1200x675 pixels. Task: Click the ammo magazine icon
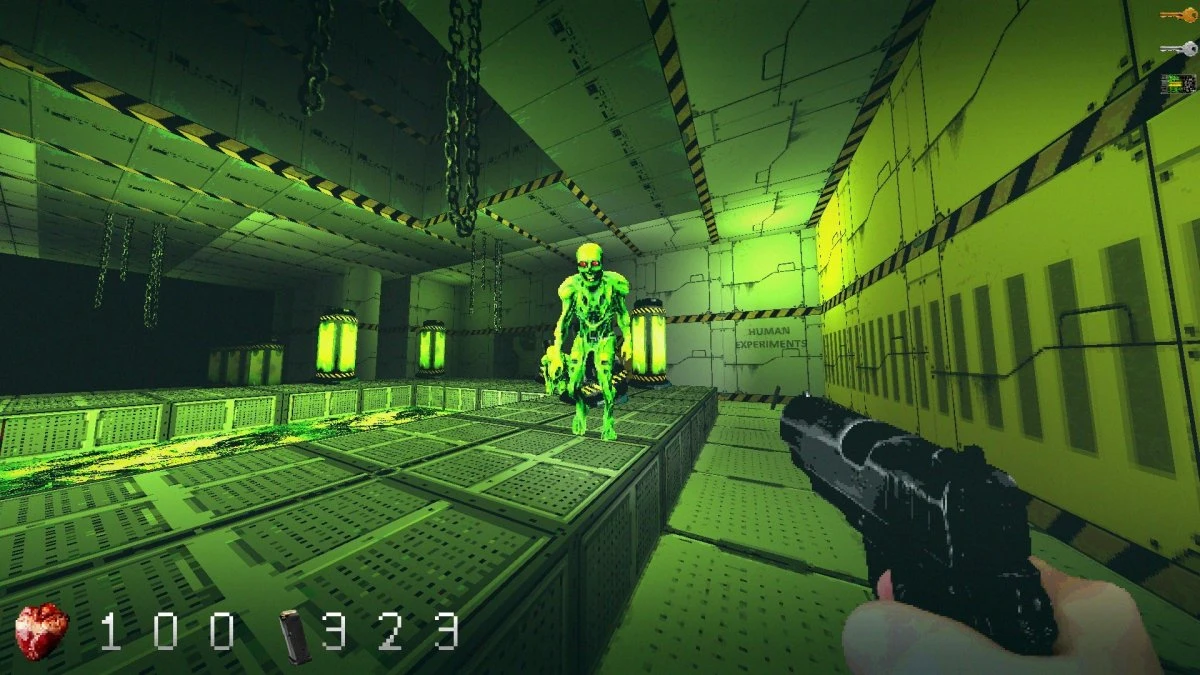(x=293, y=636)
